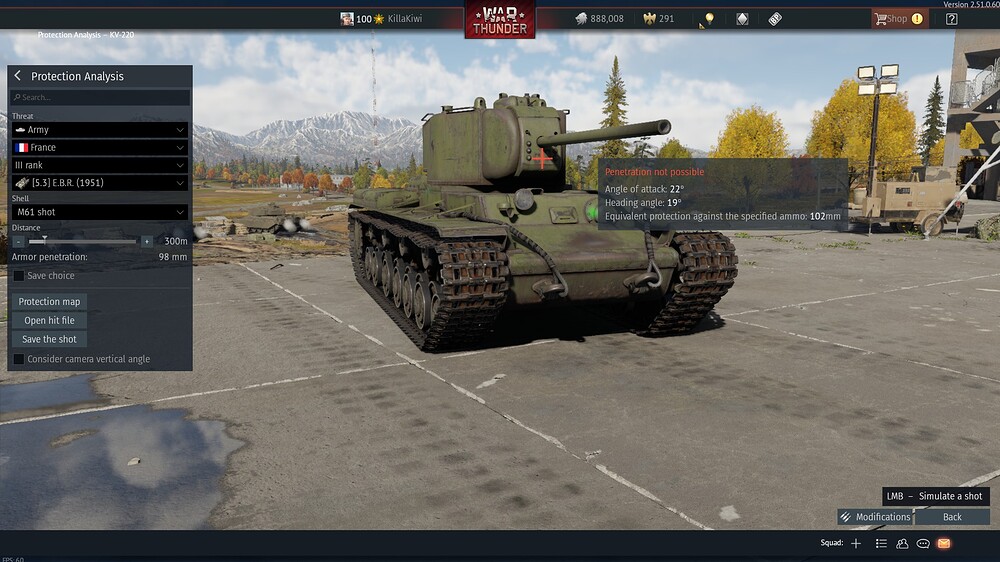Choose Open hit file
This screenshot has width=1000, height=562.
(x=49, y=320)
